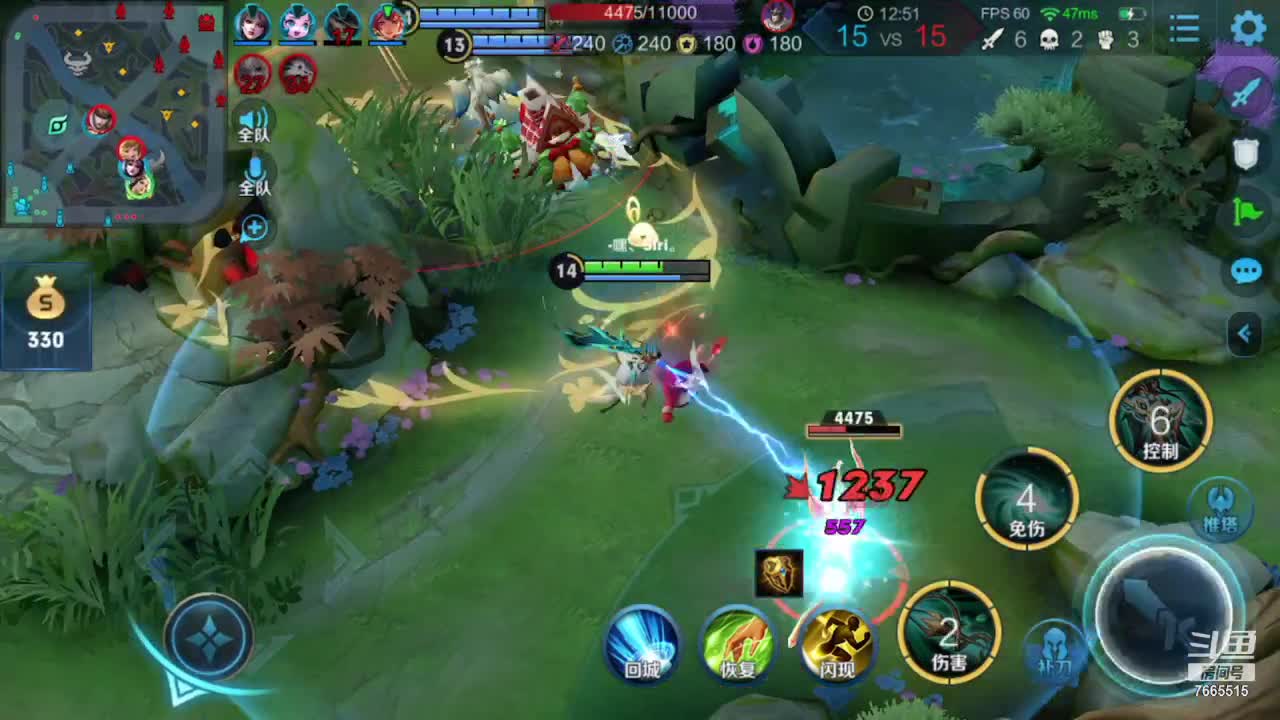Send the green flag signal

(x=1246, y=212)
